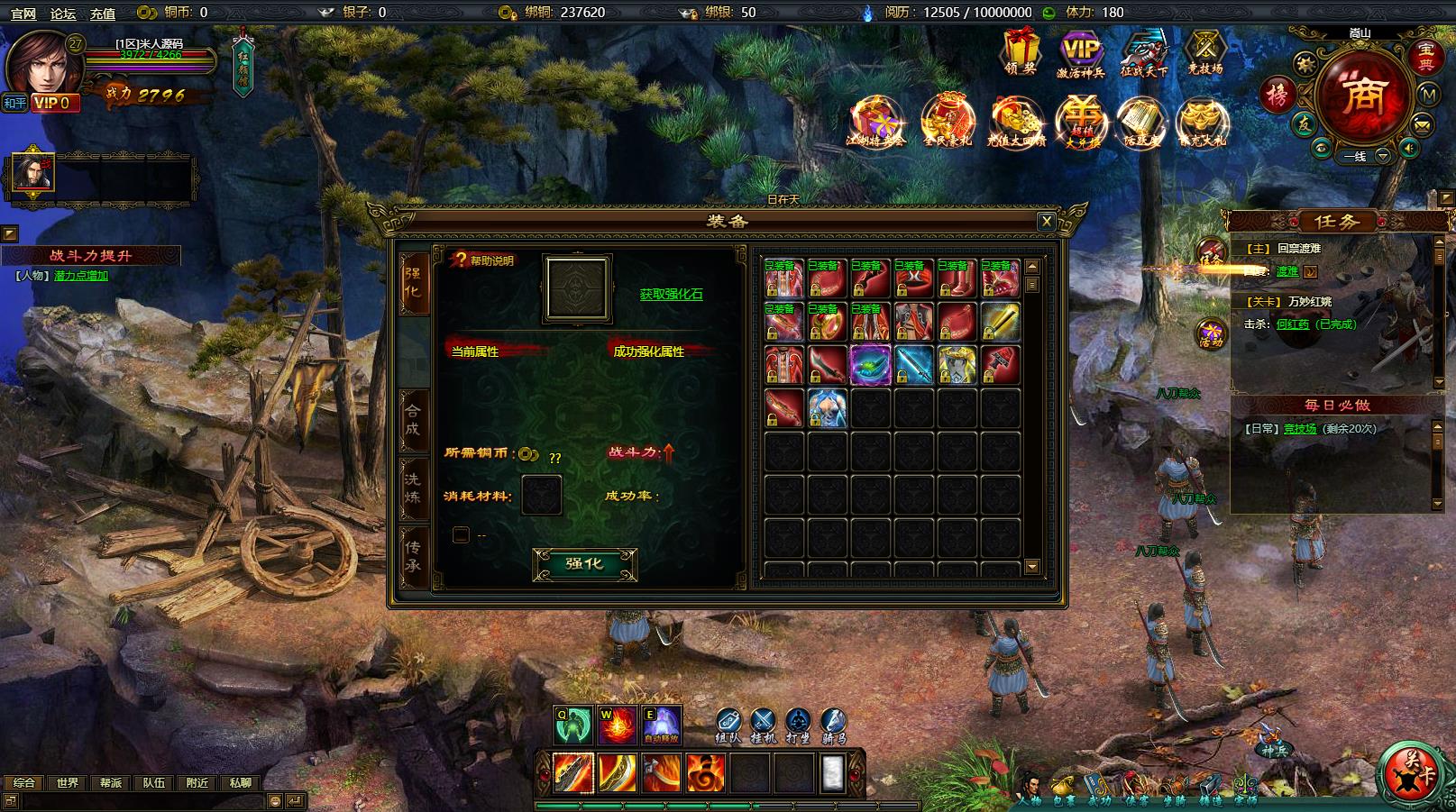Open the 传承 inheritance tab
This screenshot has width=1456, height=812.
pyautogui.click(x=413, y=556)
